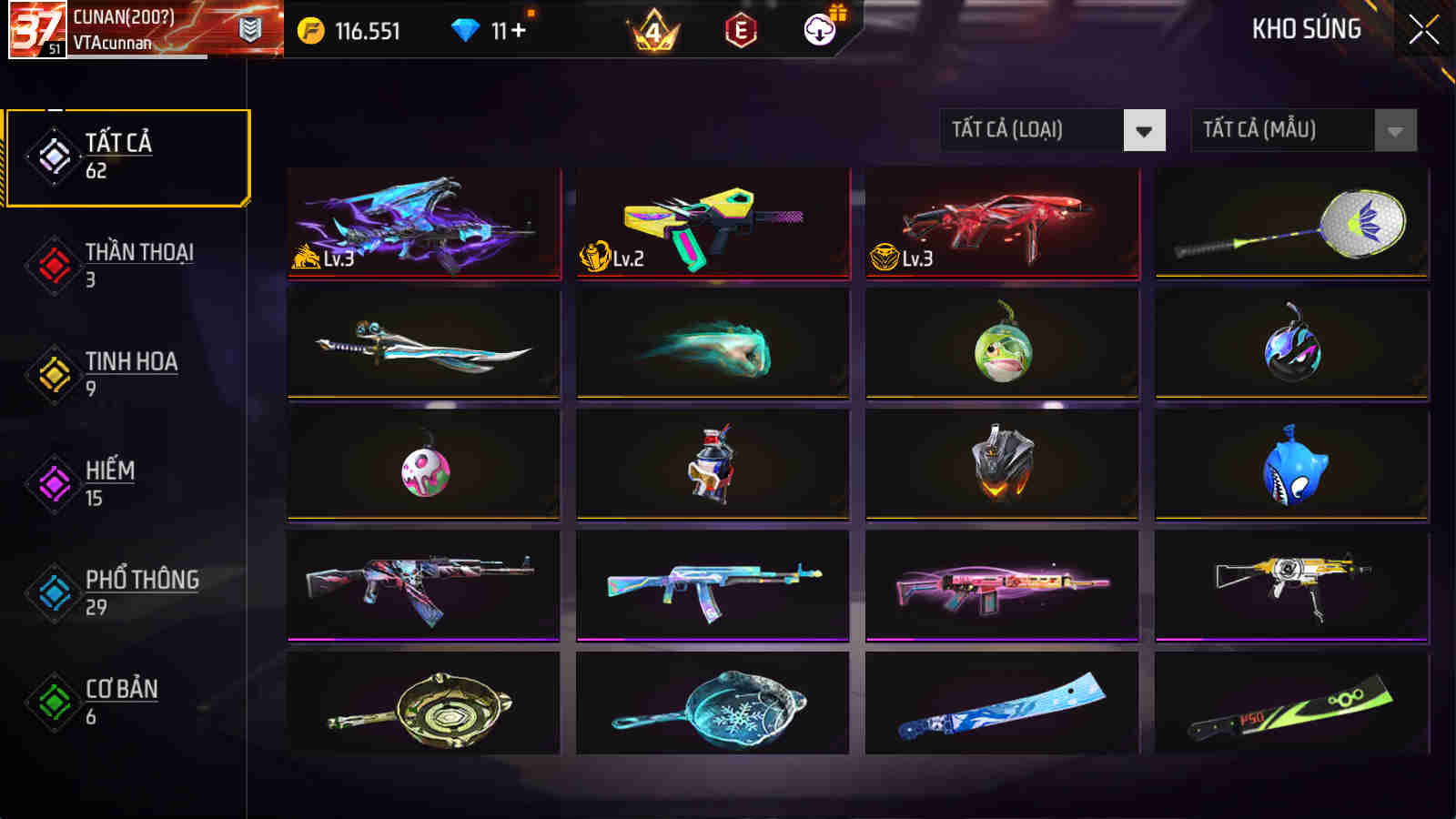Image resolution: width=1456 pixels, height=819 pixels.
Task: Click the badminton racket skin thumbnail
Action: (1290, 225)
